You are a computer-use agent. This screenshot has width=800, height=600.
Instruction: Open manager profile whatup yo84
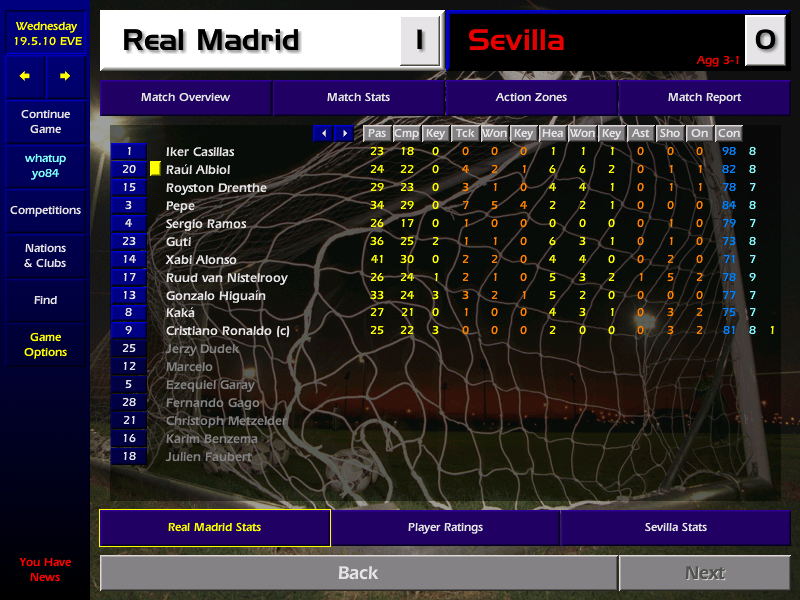coord(45,166)
